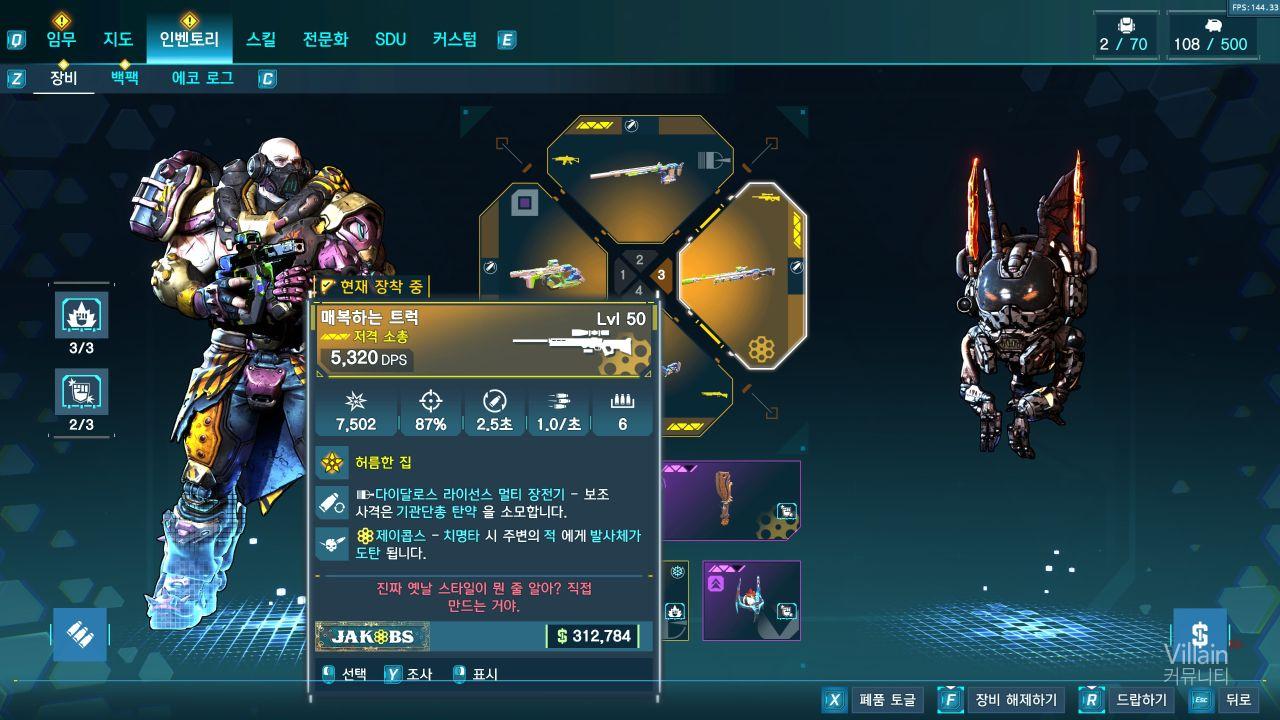
Task: Click the dollar sign sell icon
Action: point(1199,634)
